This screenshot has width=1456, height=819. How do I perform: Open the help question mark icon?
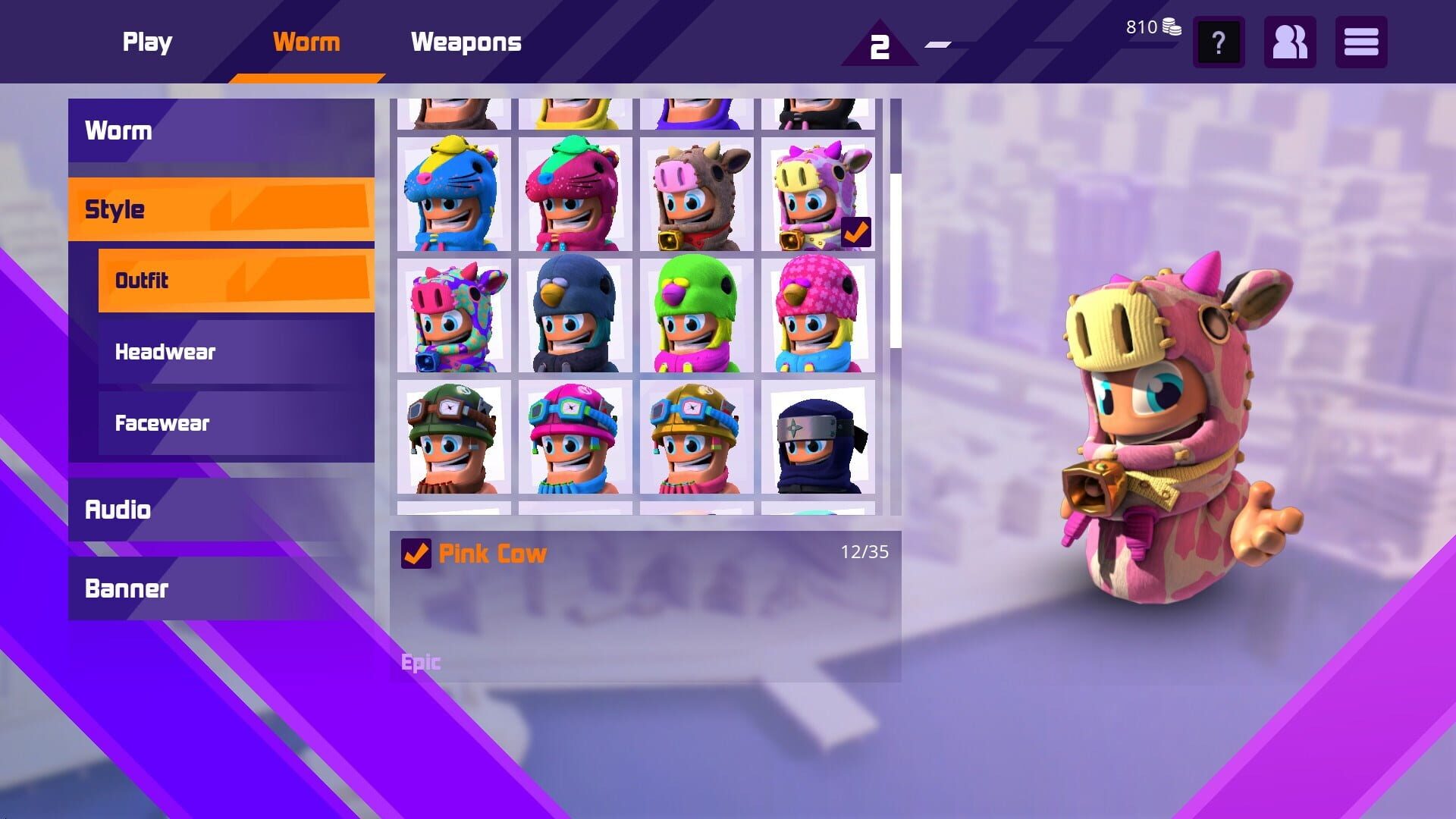[1218, 43]
